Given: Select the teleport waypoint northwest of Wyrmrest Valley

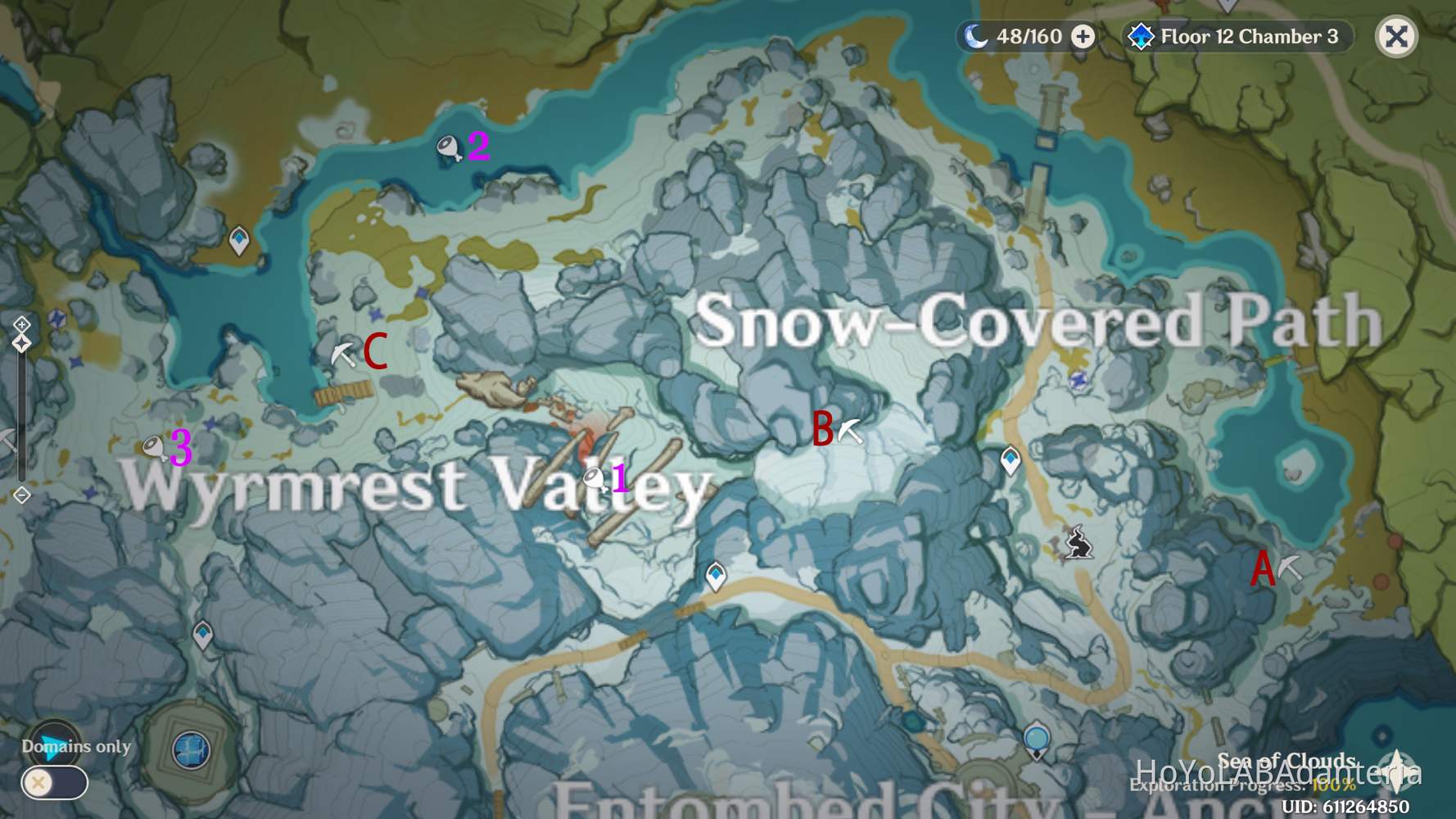Looking at the screenshot, I should [238, 238].
